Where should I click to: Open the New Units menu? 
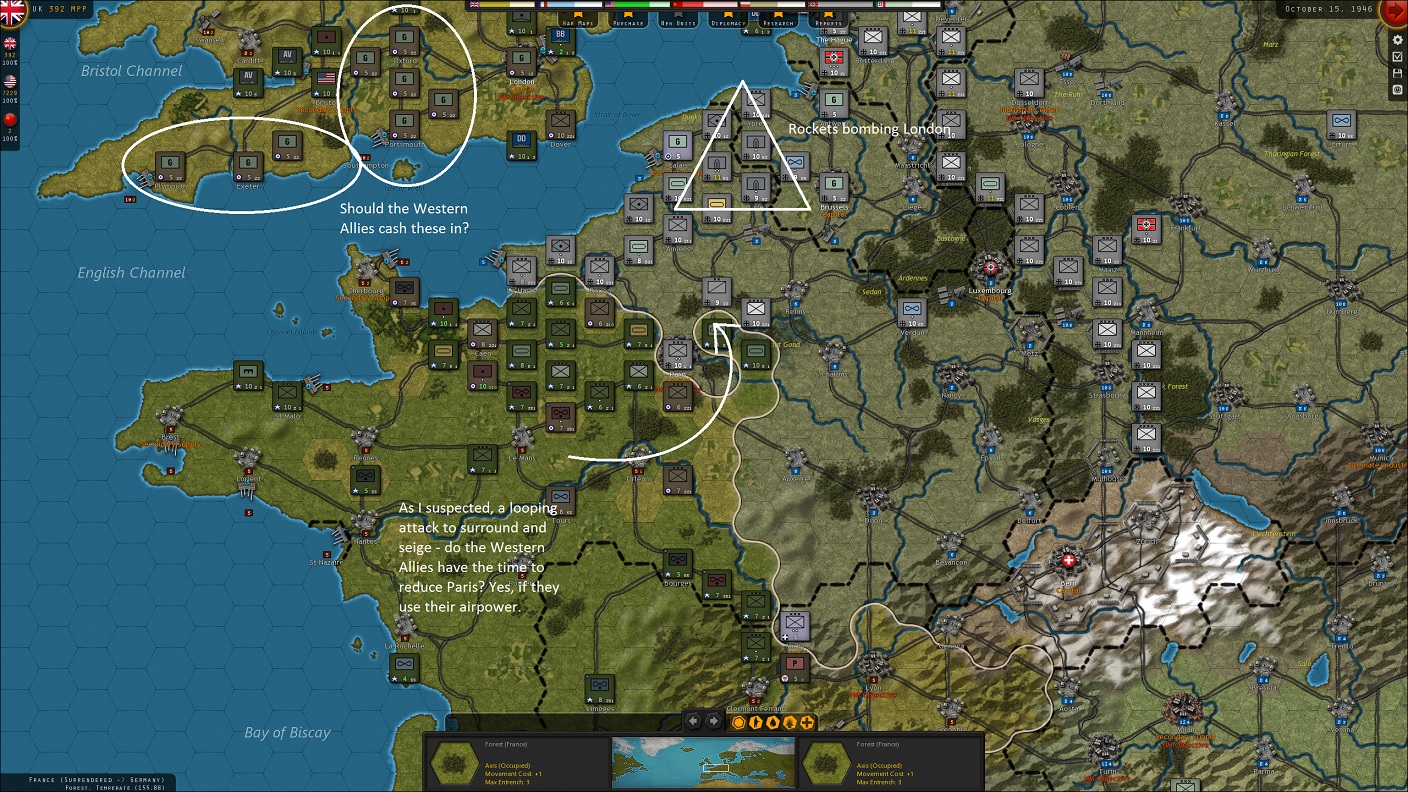pos(676,22)
